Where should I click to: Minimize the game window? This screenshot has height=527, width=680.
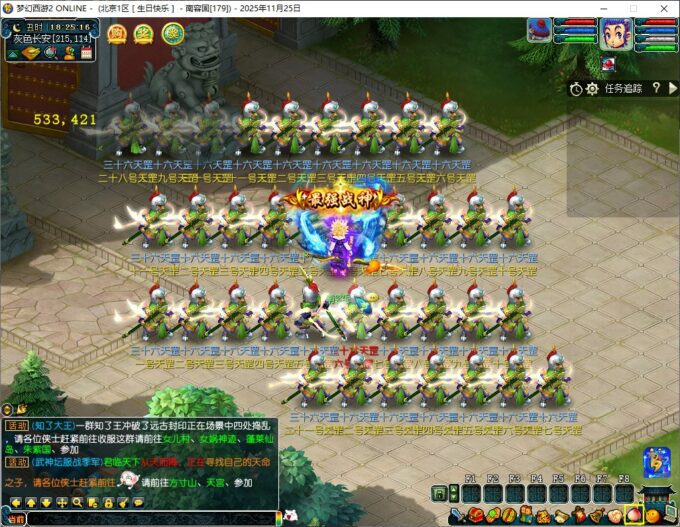605,7
